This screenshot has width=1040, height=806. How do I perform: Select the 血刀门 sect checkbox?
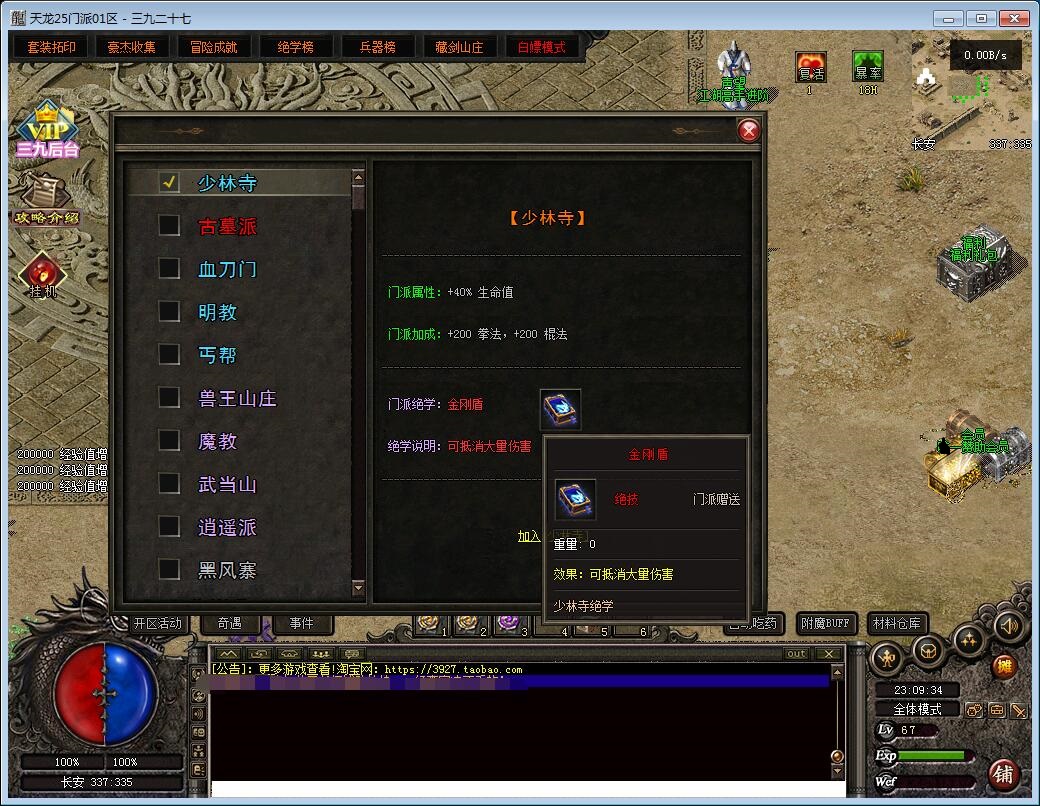click(170, 269)
